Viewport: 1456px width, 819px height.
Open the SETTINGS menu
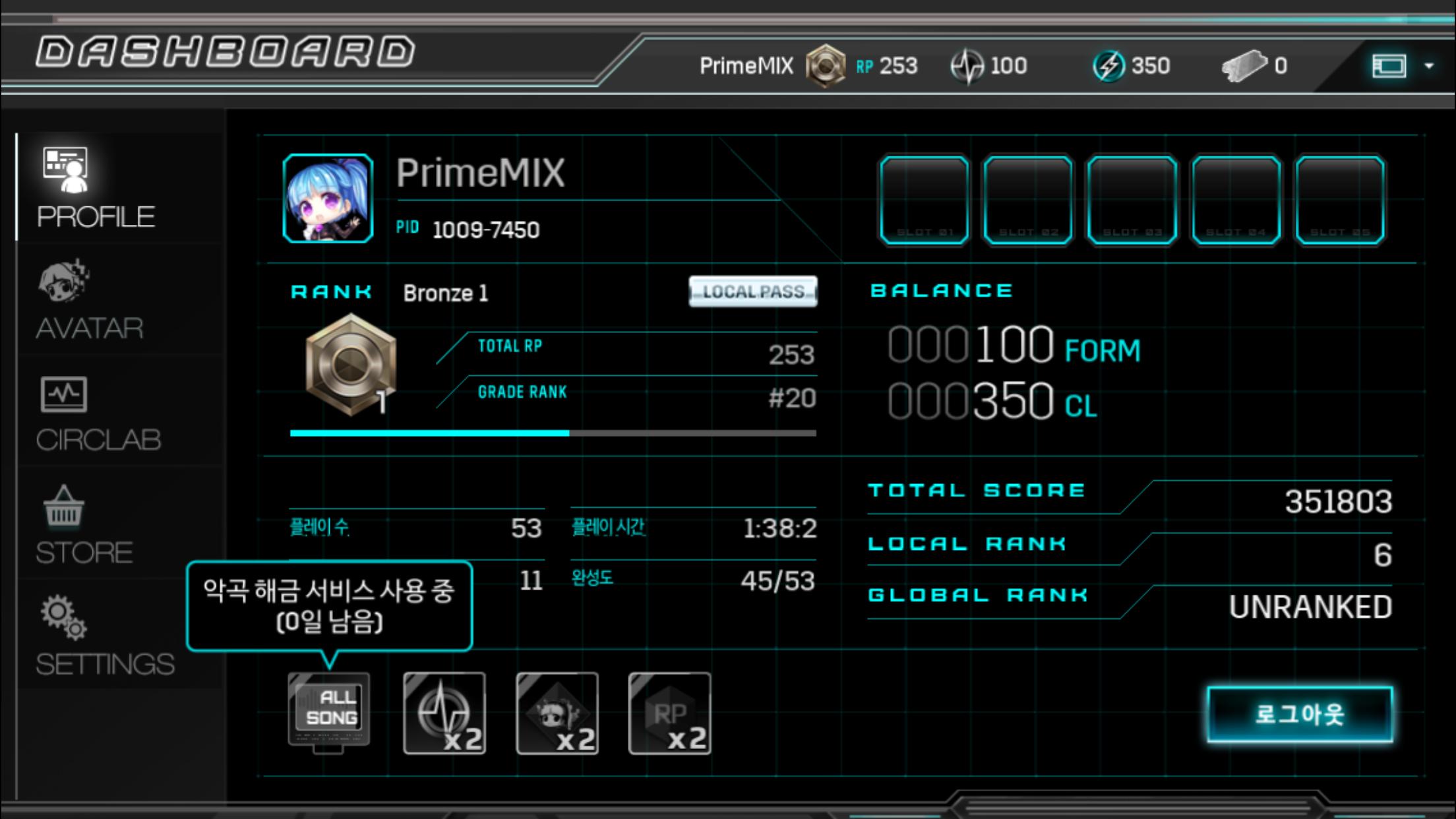[x=104, y=636]
